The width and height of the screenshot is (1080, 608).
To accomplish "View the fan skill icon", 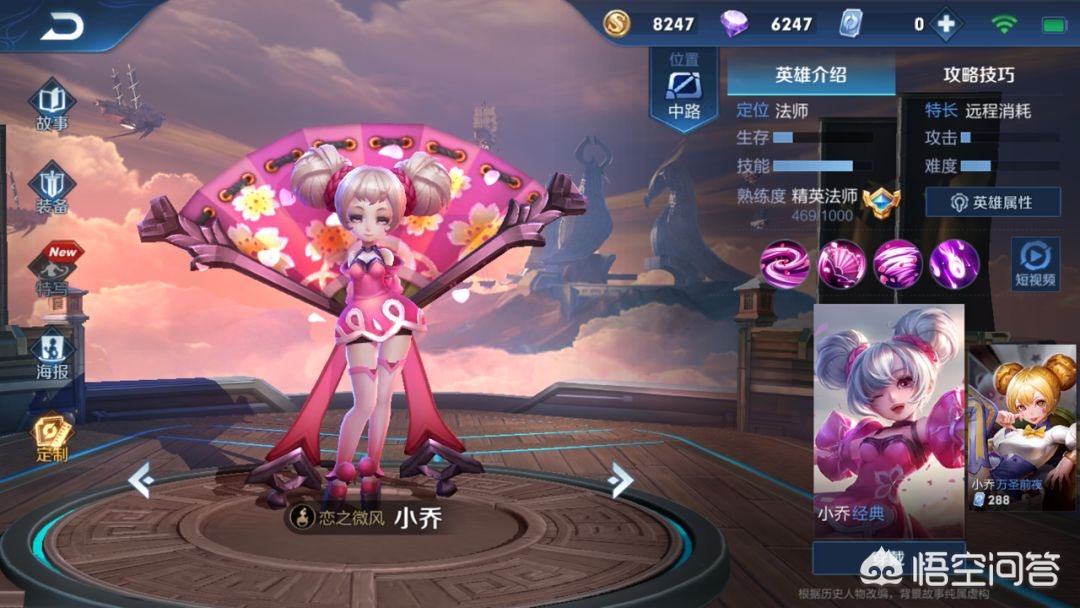I will tap(842, 264).
